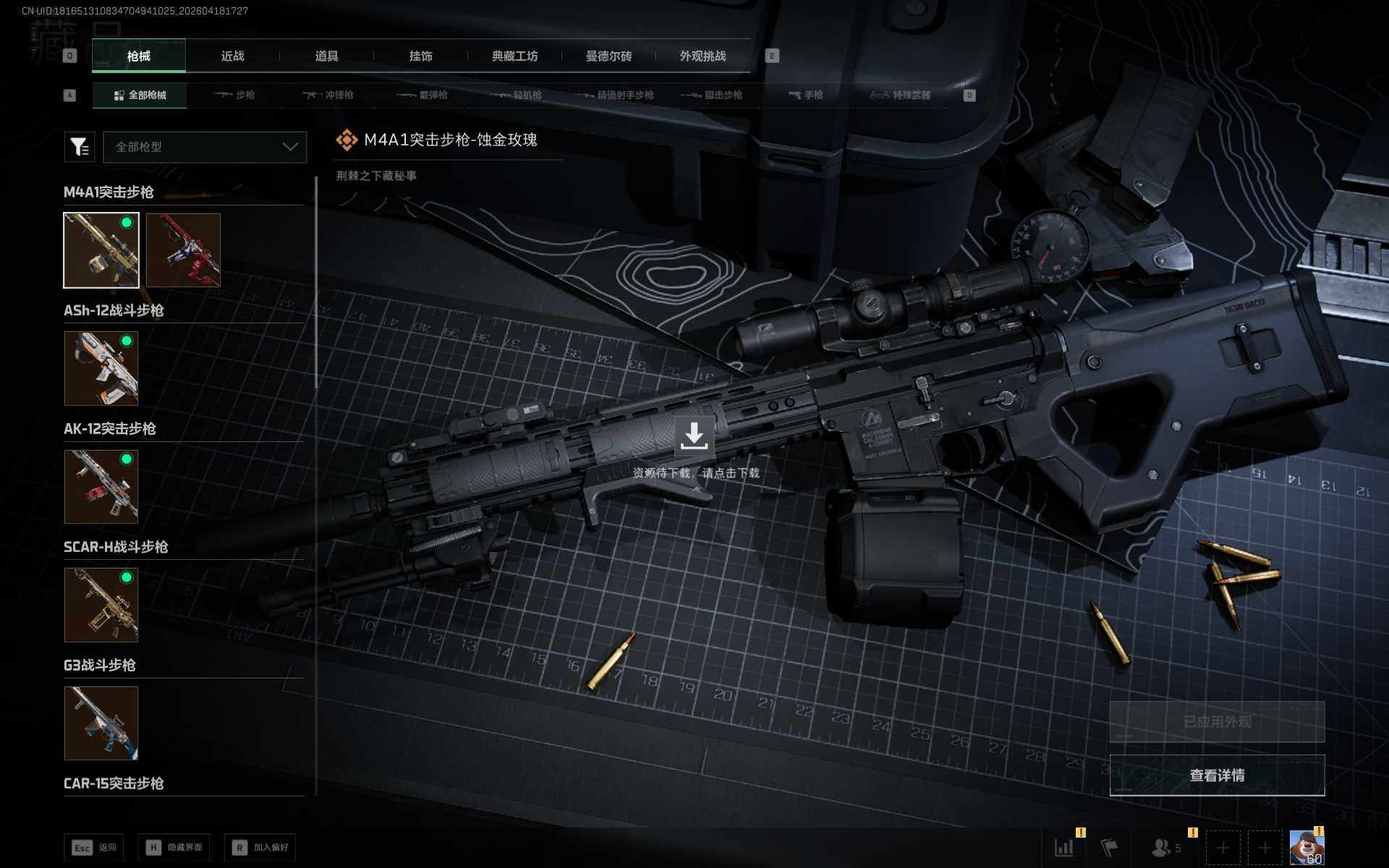Pick the AK-12 assault rifle skin
This screenshot has height=868, width=1389.
coord(101,487)
